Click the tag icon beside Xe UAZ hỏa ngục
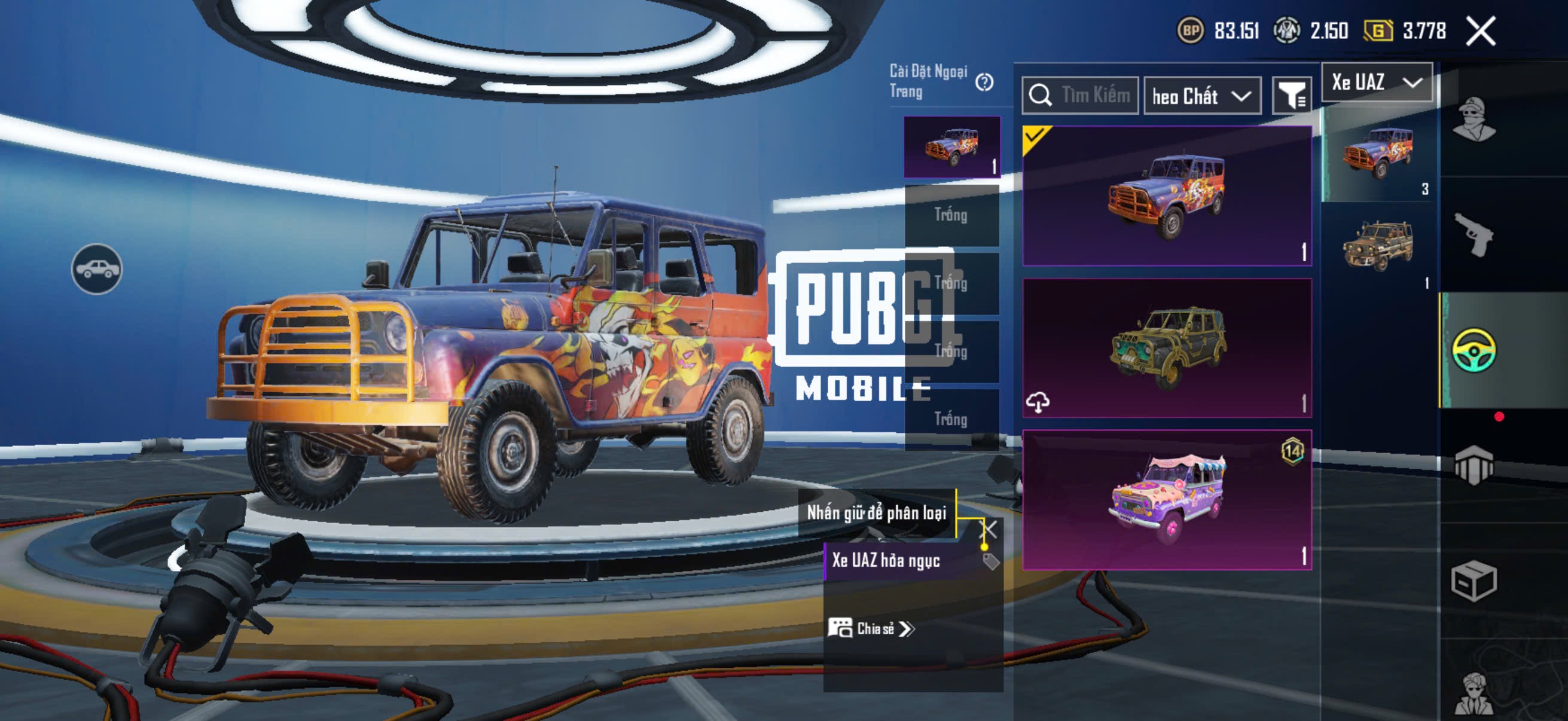Viewport: 1568px width, 721px height. (991, 561)
